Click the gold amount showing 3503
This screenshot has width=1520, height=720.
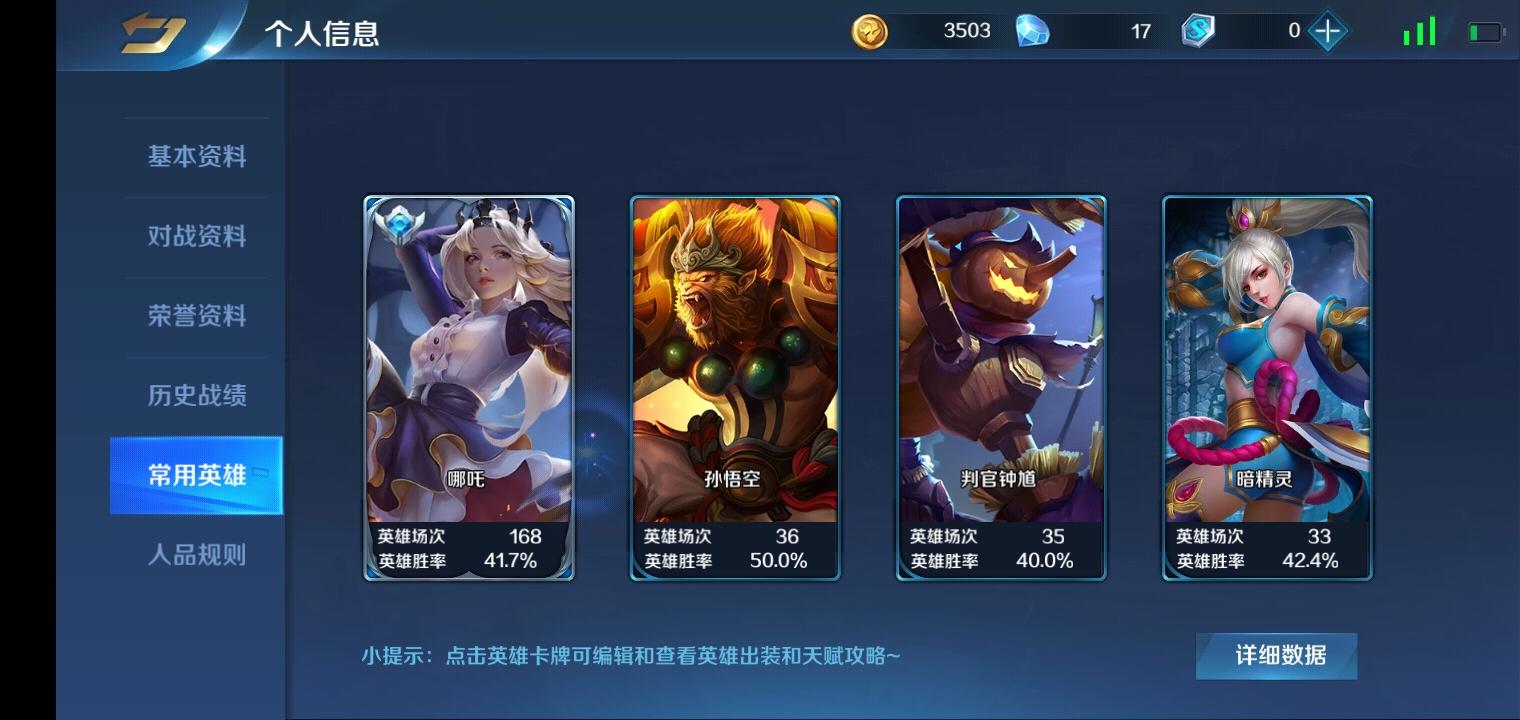(963, 31)
